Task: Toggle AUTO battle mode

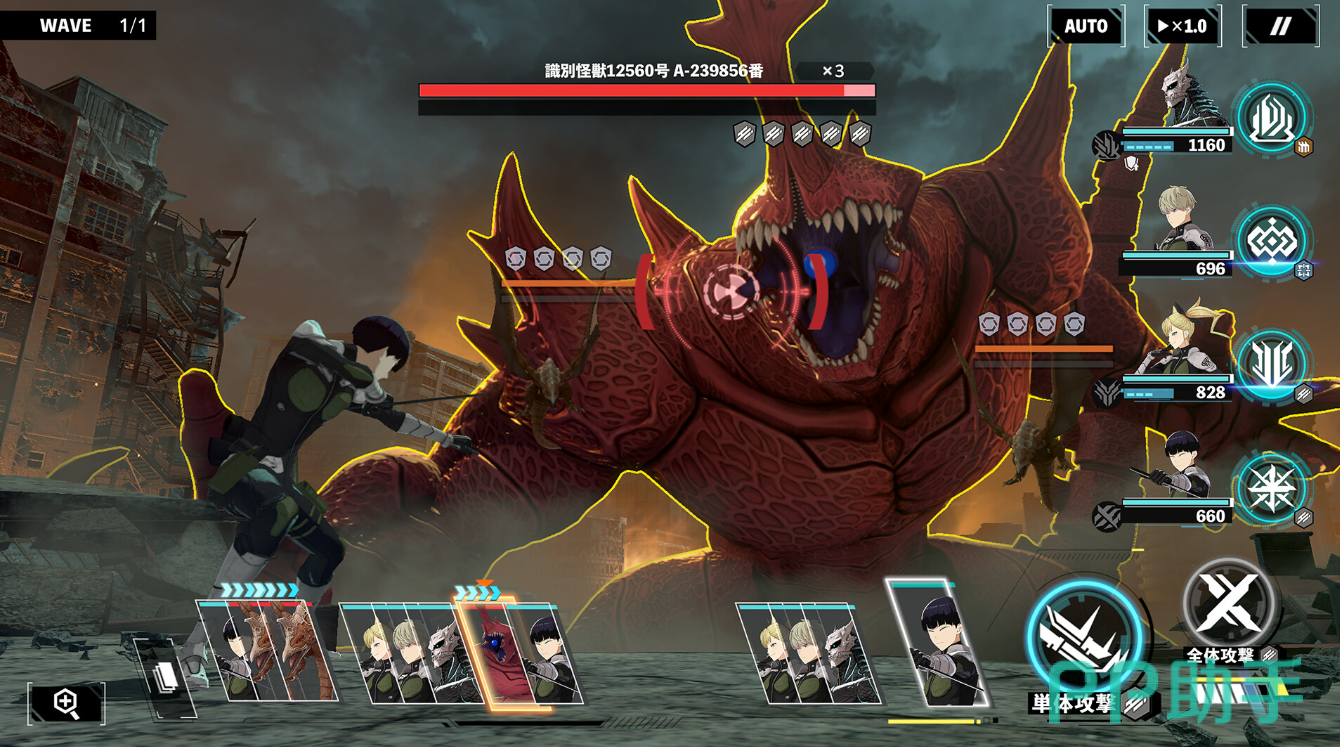Action: pyautogui.click(x=1086, y=26)
